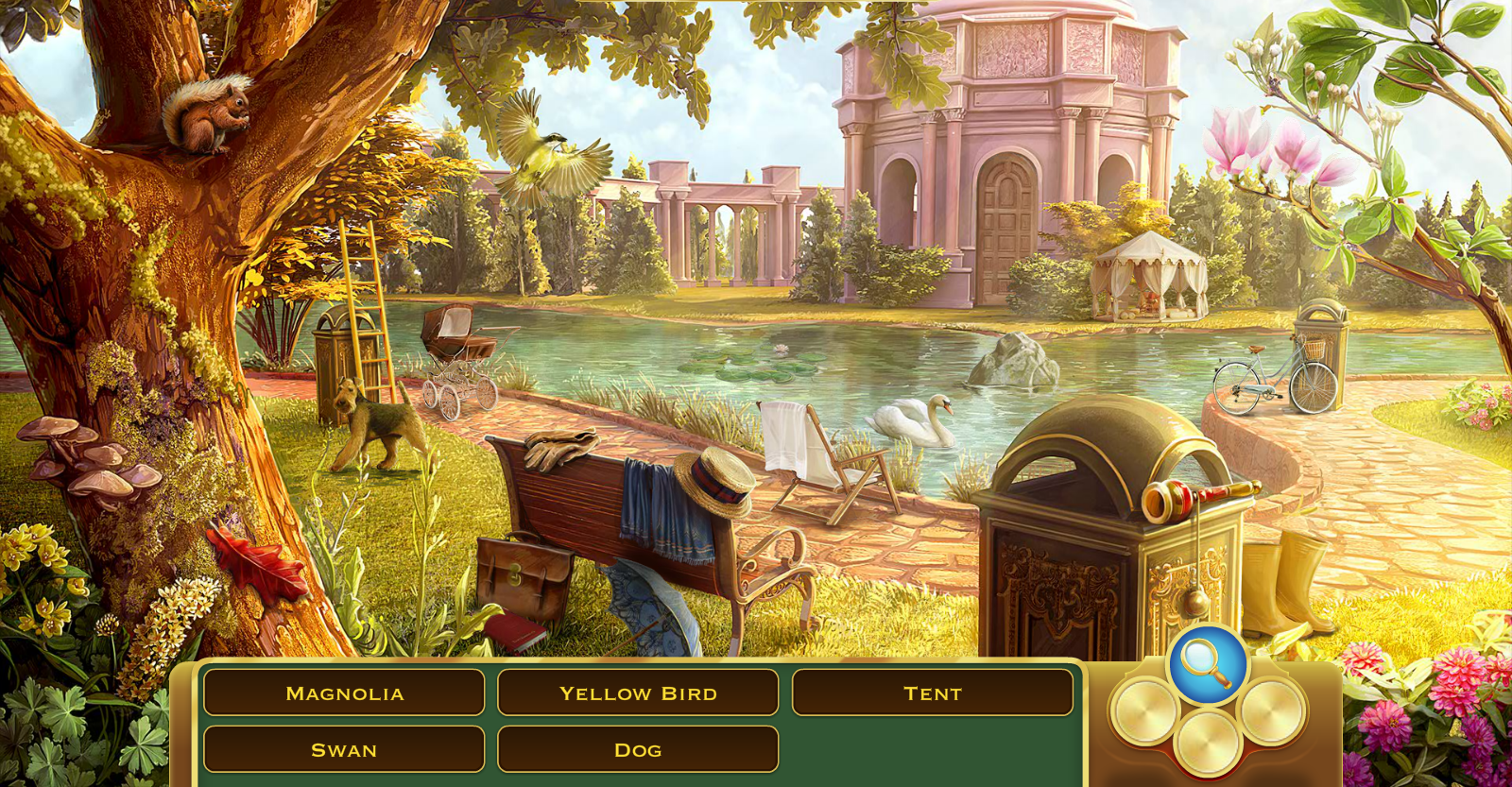Click the third gold hint coin

(x=1272, y=712)
